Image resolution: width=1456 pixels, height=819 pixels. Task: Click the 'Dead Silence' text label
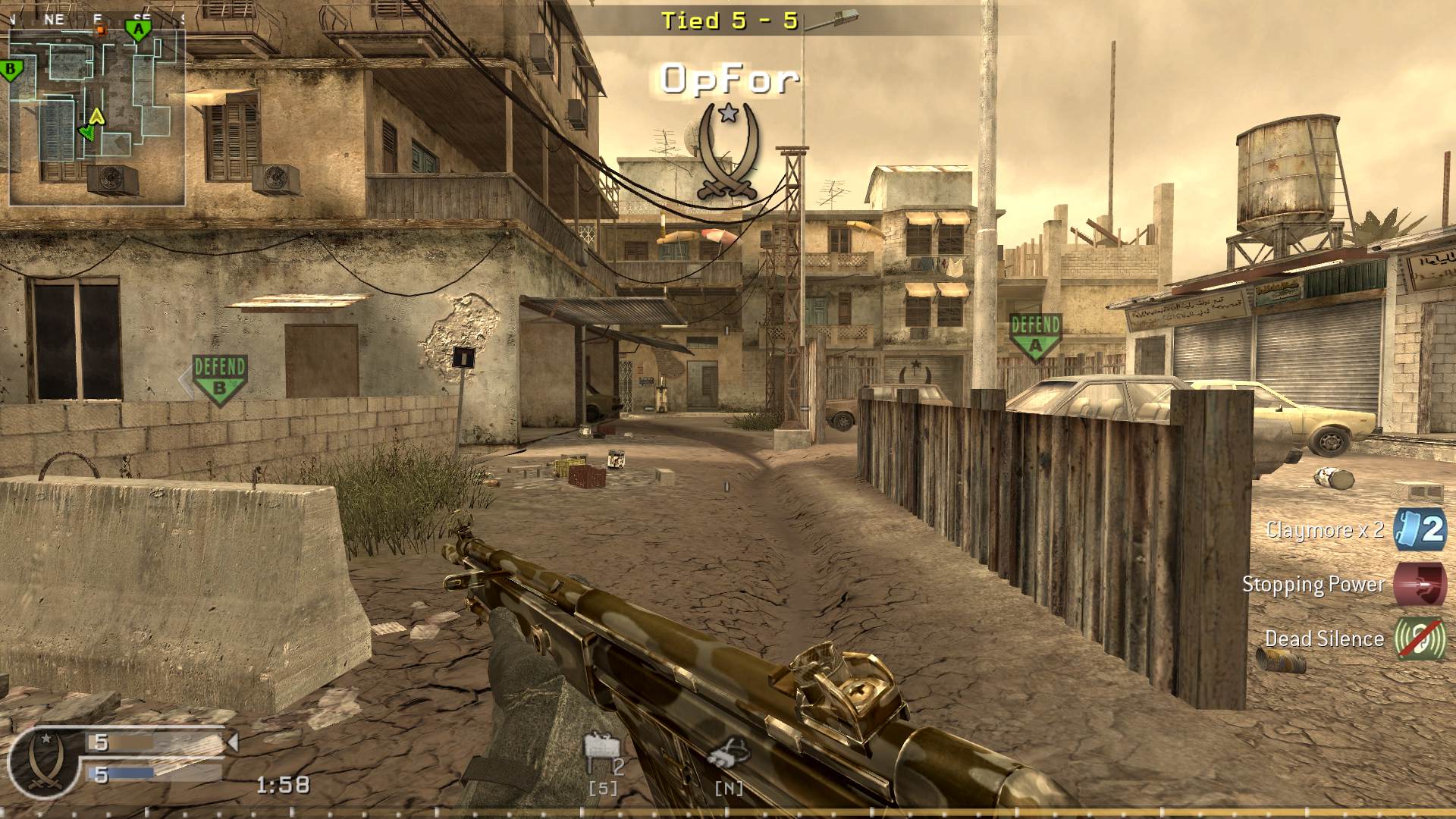coord(1323,639)
